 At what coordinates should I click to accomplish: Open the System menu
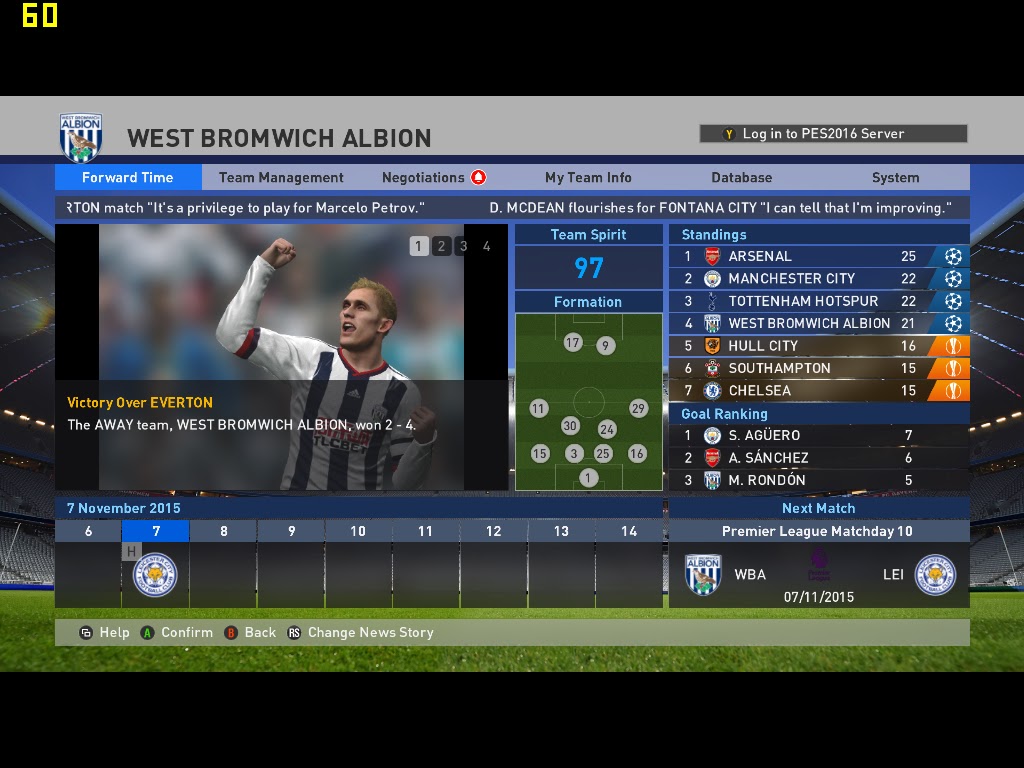[x=895, y=177]
